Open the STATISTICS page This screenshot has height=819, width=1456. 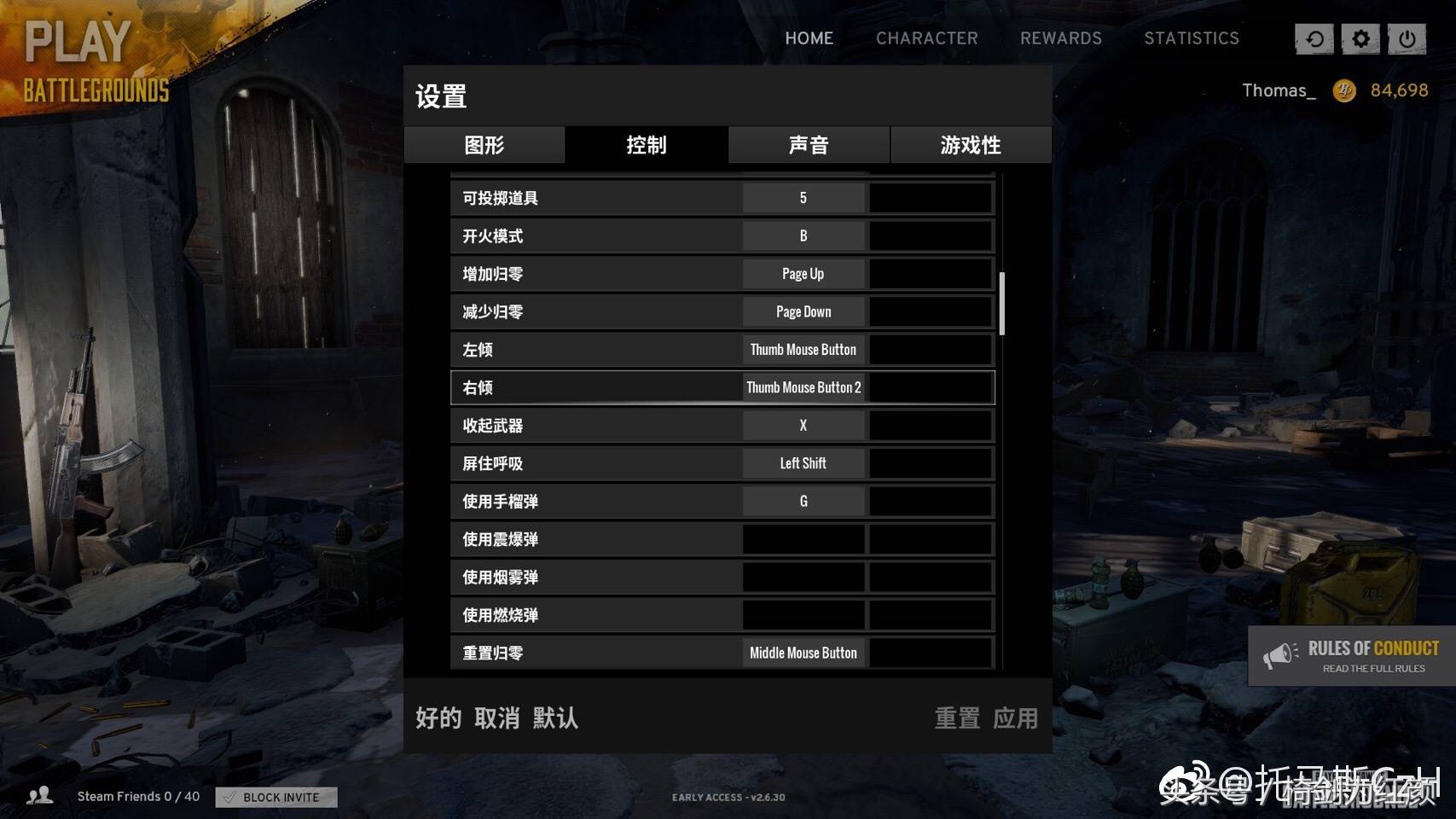pyautogui.click(x=1192, y=38)
